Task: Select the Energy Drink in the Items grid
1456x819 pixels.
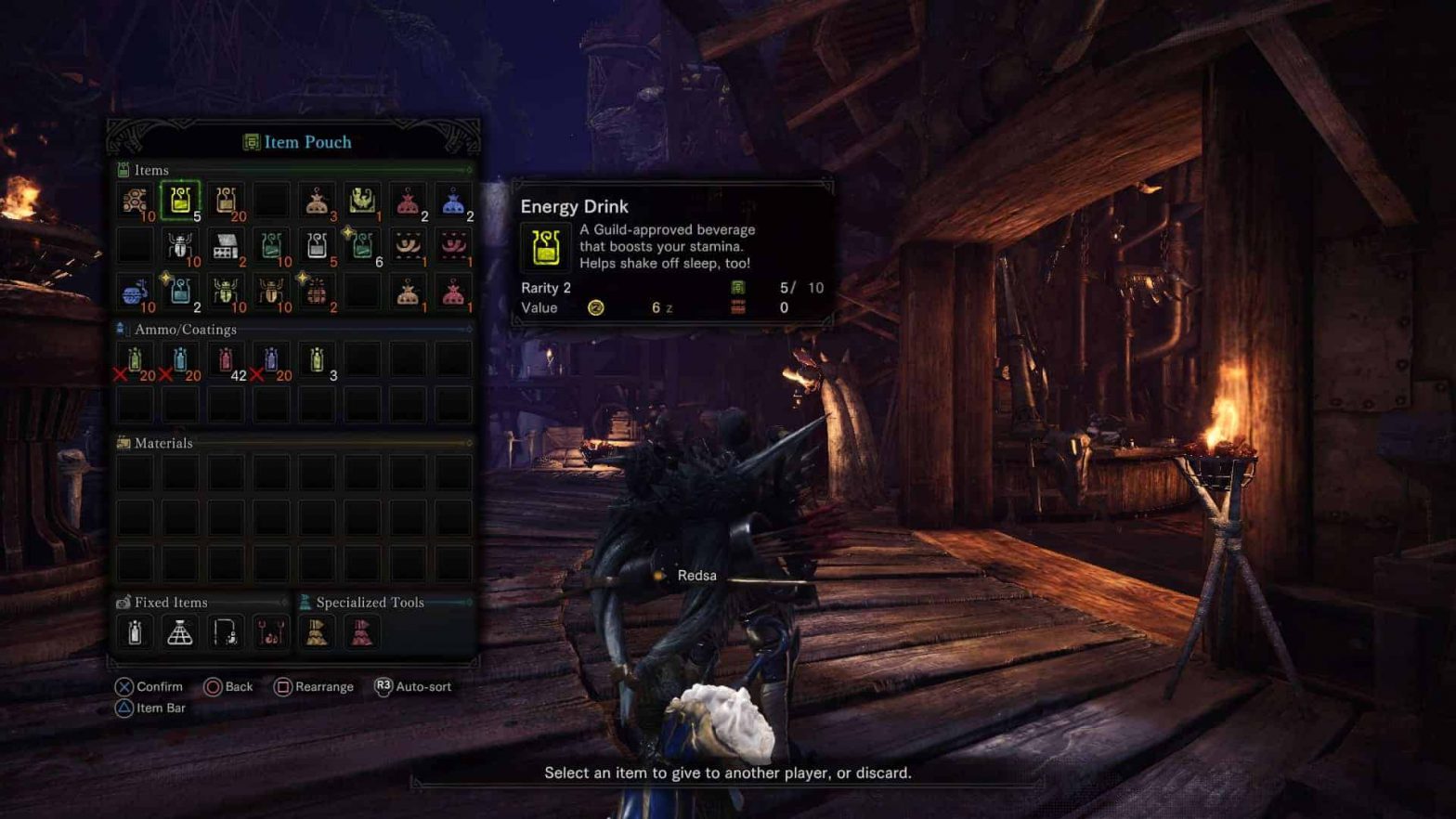Action: click(x=180, y=200)
